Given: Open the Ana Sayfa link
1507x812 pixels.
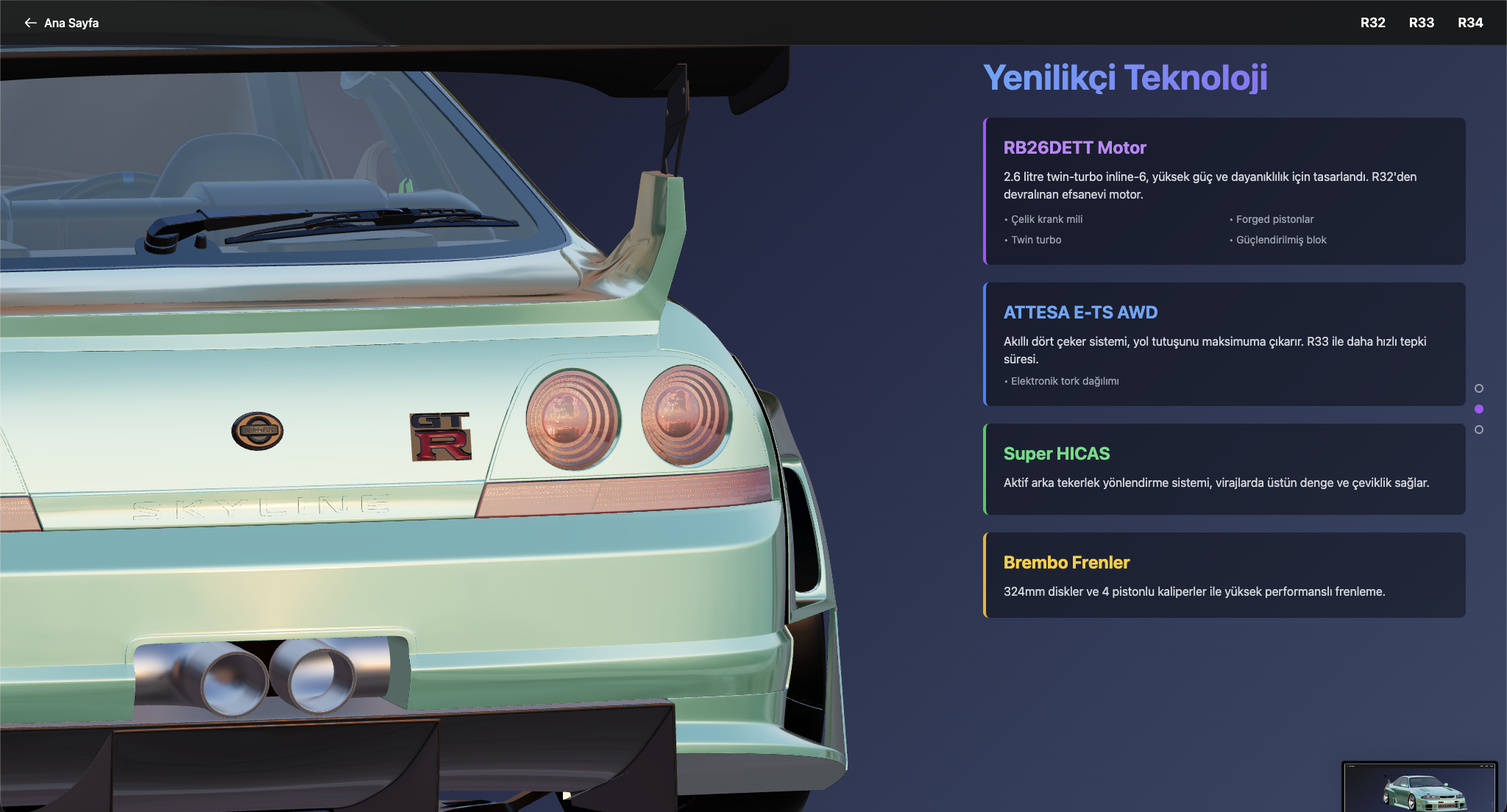Looking at the screenshot, I should click(71, 23).
